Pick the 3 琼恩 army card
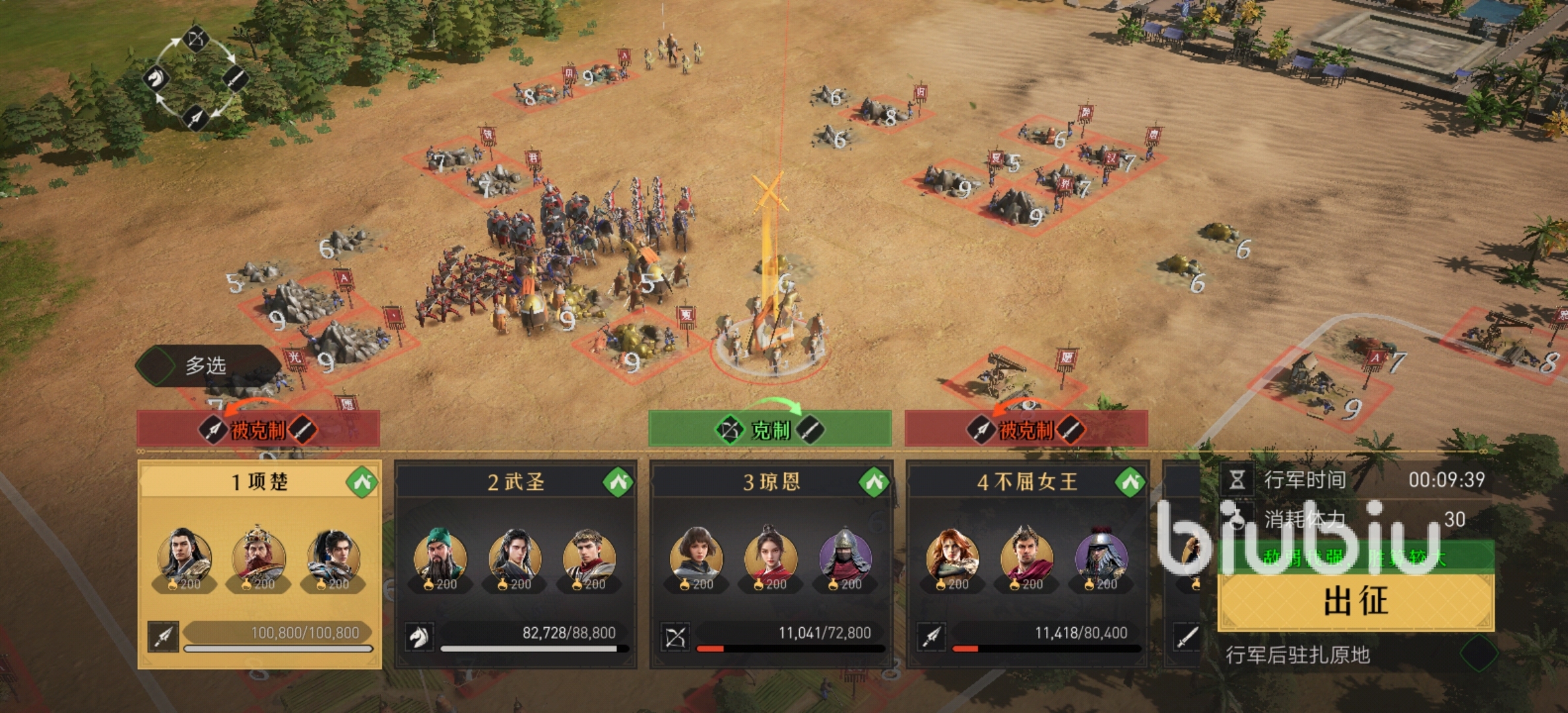The image size is (1568, 713). point(771,563)
